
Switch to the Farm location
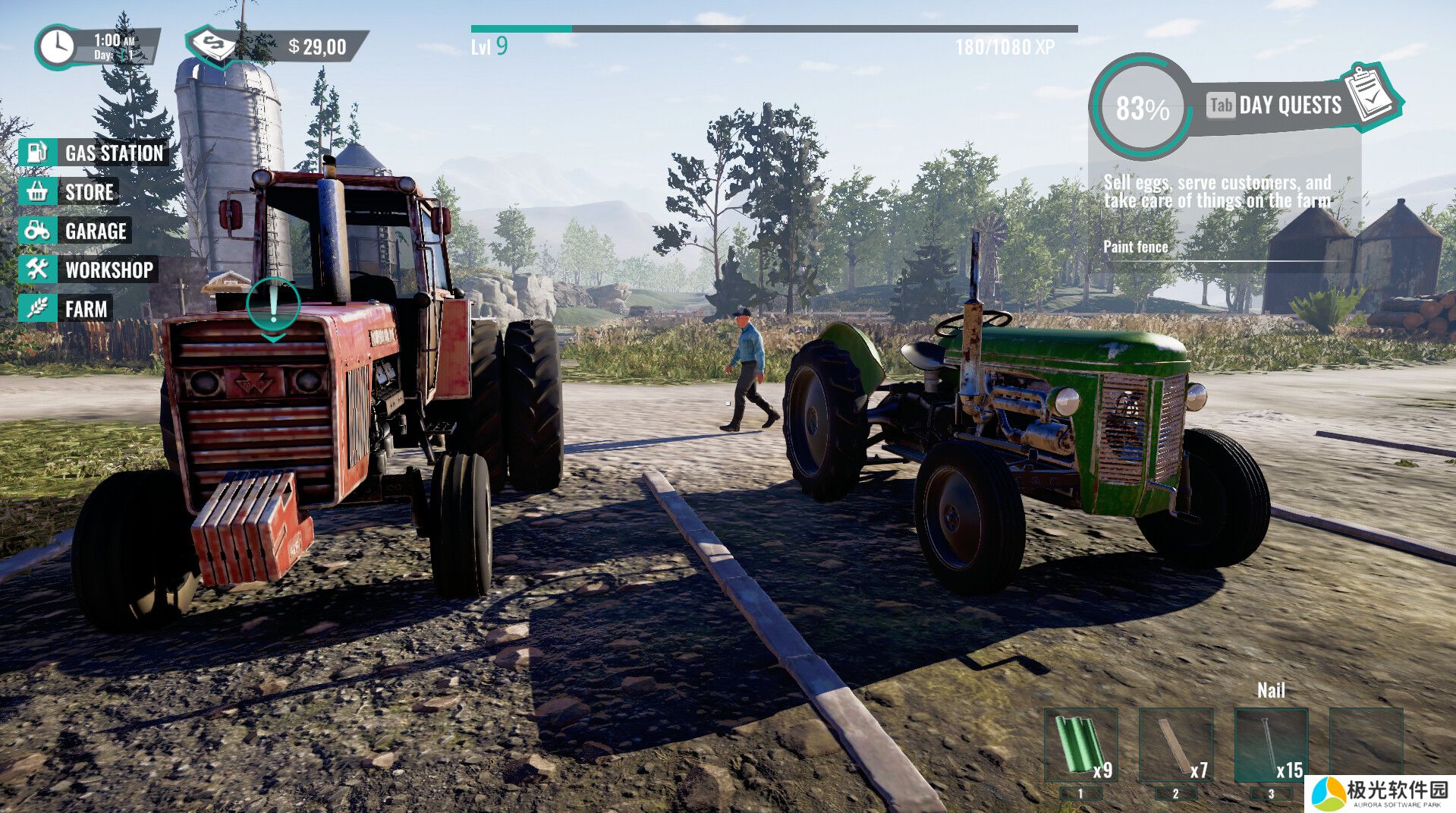(x=67, y=309)
